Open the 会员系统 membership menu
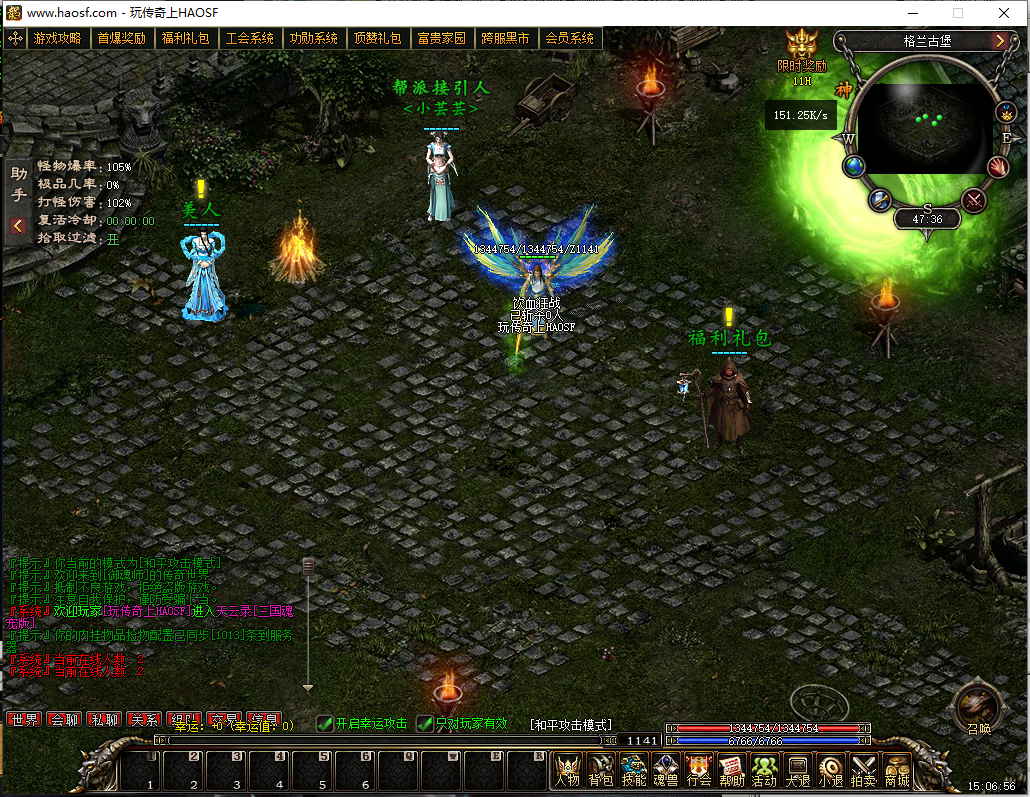The height and width of the screenshot is (797, 1030). click(569, 39)
